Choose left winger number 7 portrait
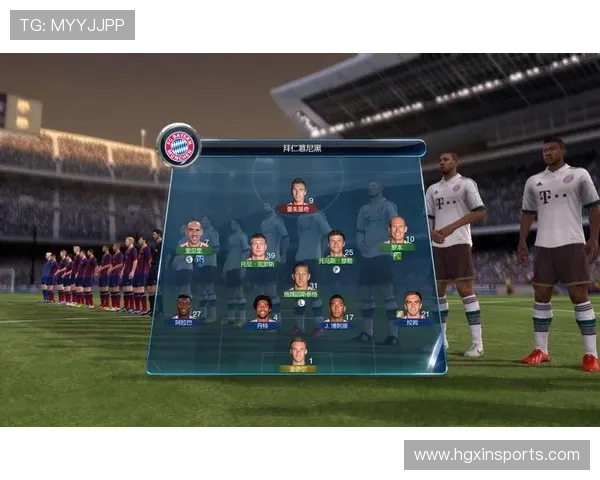Viewport: 600px width, 480px height. click(x=194, y=238)
